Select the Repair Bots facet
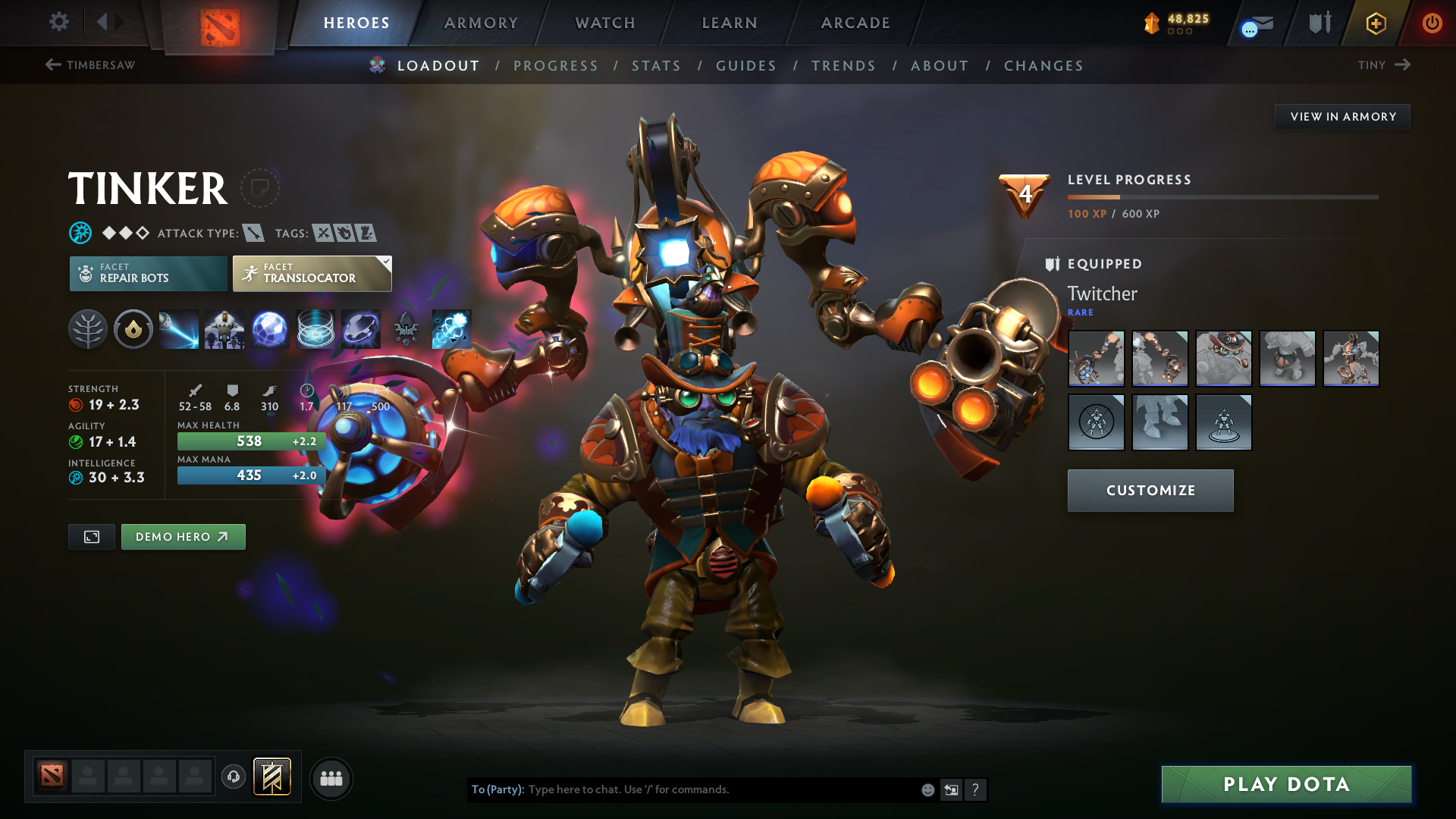Viewport: 1456px width, 819px height. (x=148, y=273)
